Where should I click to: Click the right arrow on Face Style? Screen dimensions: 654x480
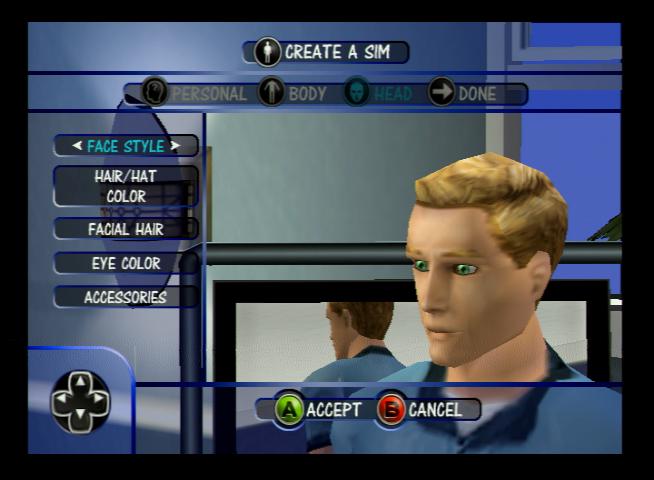coord(175,146)
